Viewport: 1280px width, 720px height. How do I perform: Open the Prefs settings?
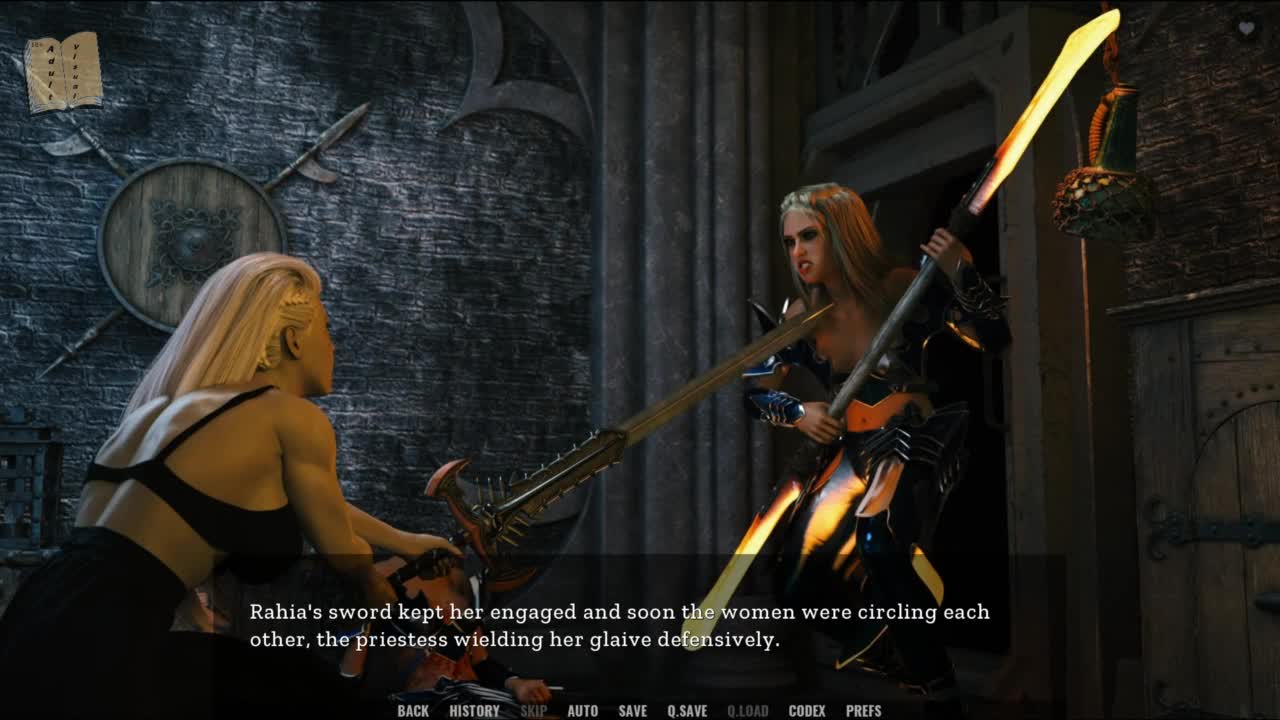pos(863,711)
